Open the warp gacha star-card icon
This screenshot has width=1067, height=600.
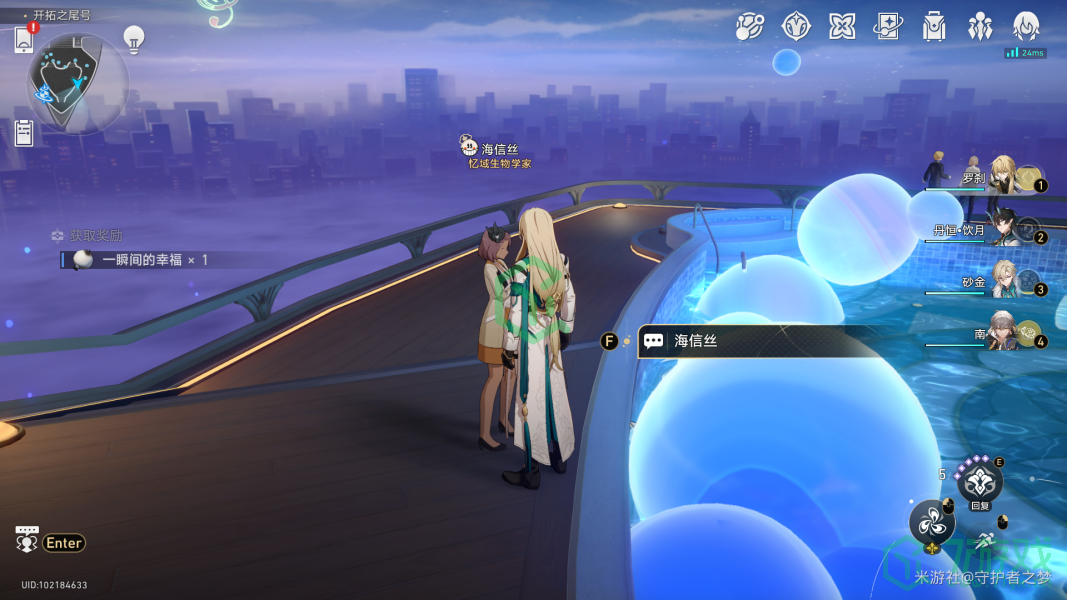(x=888, y=27)
